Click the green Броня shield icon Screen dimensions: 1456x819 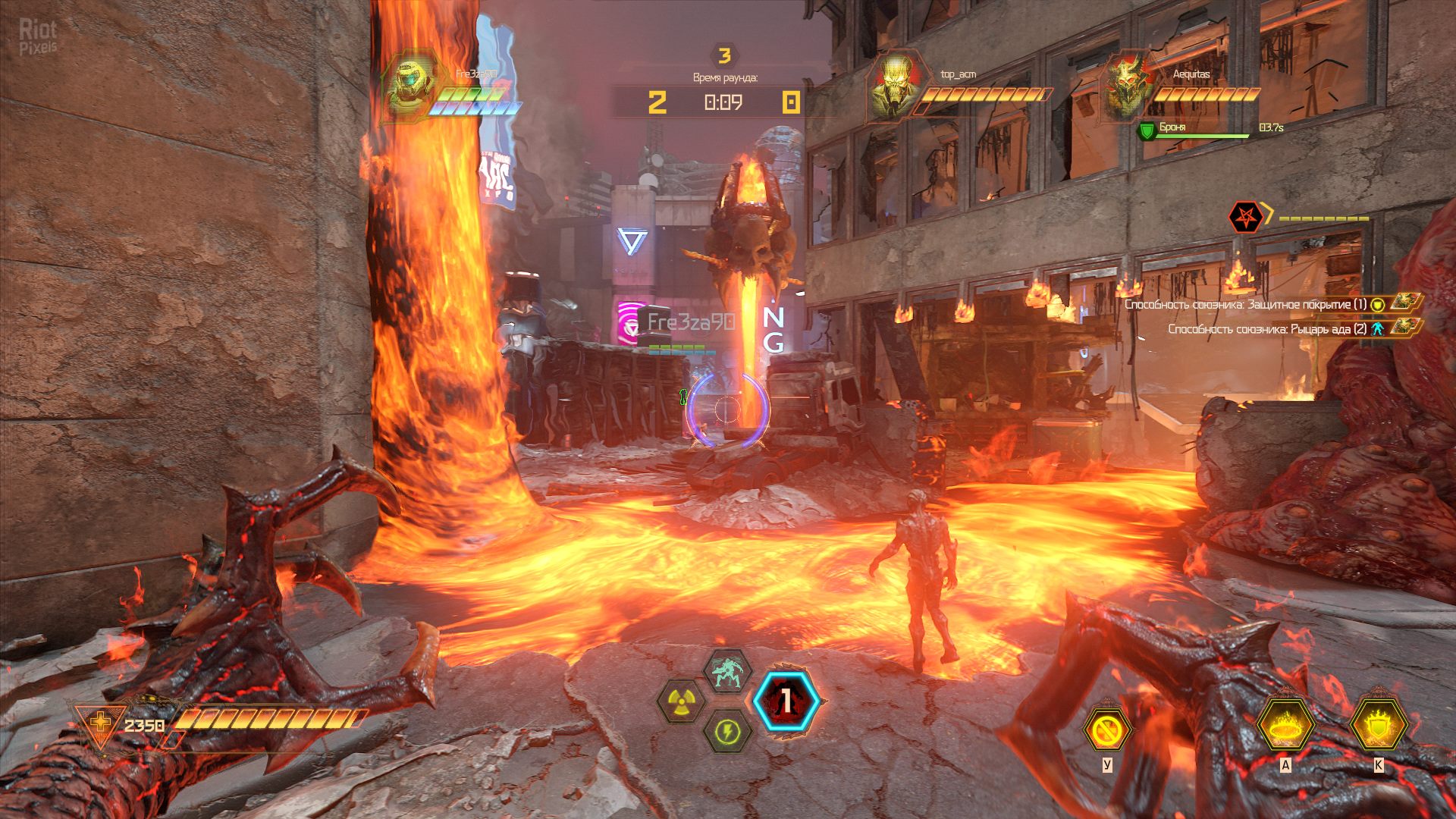[x=1147, y=130]
